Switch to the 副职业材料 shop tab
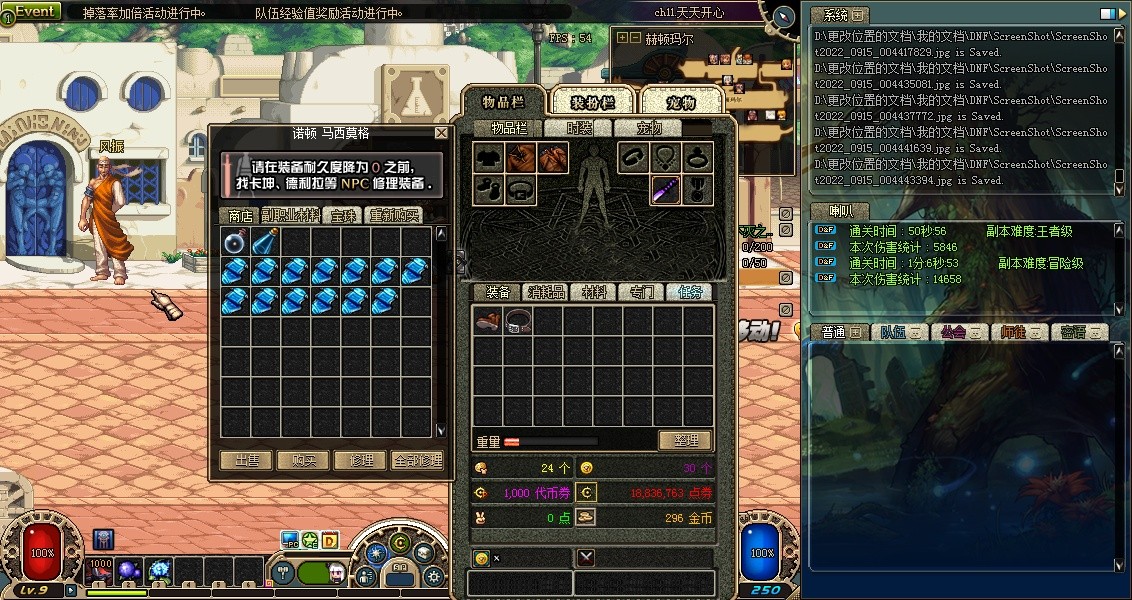The image size is (1132, 600). tap(291, 215)
